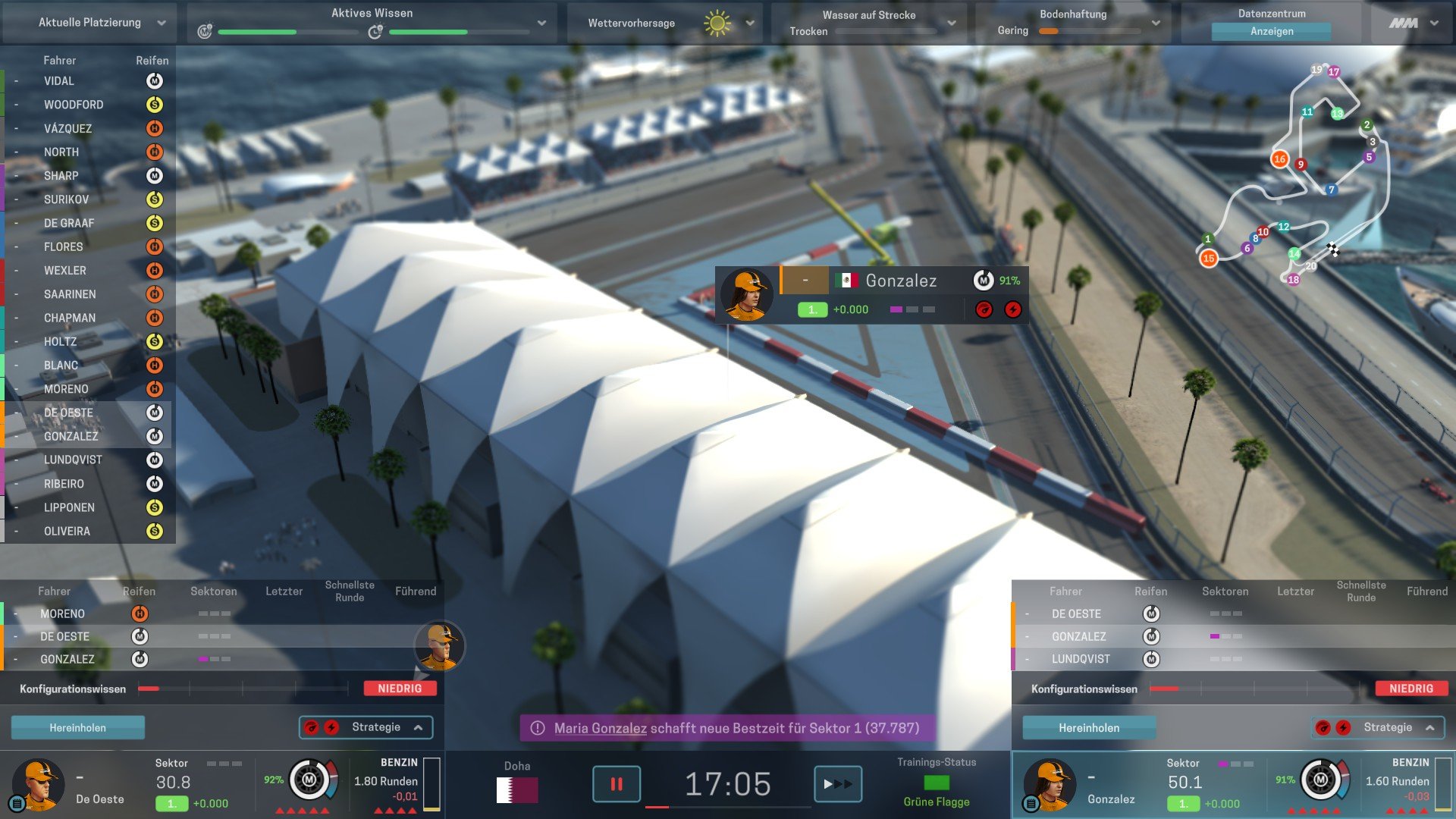Fast-forward the session speed
Viewport: 1456px width, 819px height.
coord(837,784)
